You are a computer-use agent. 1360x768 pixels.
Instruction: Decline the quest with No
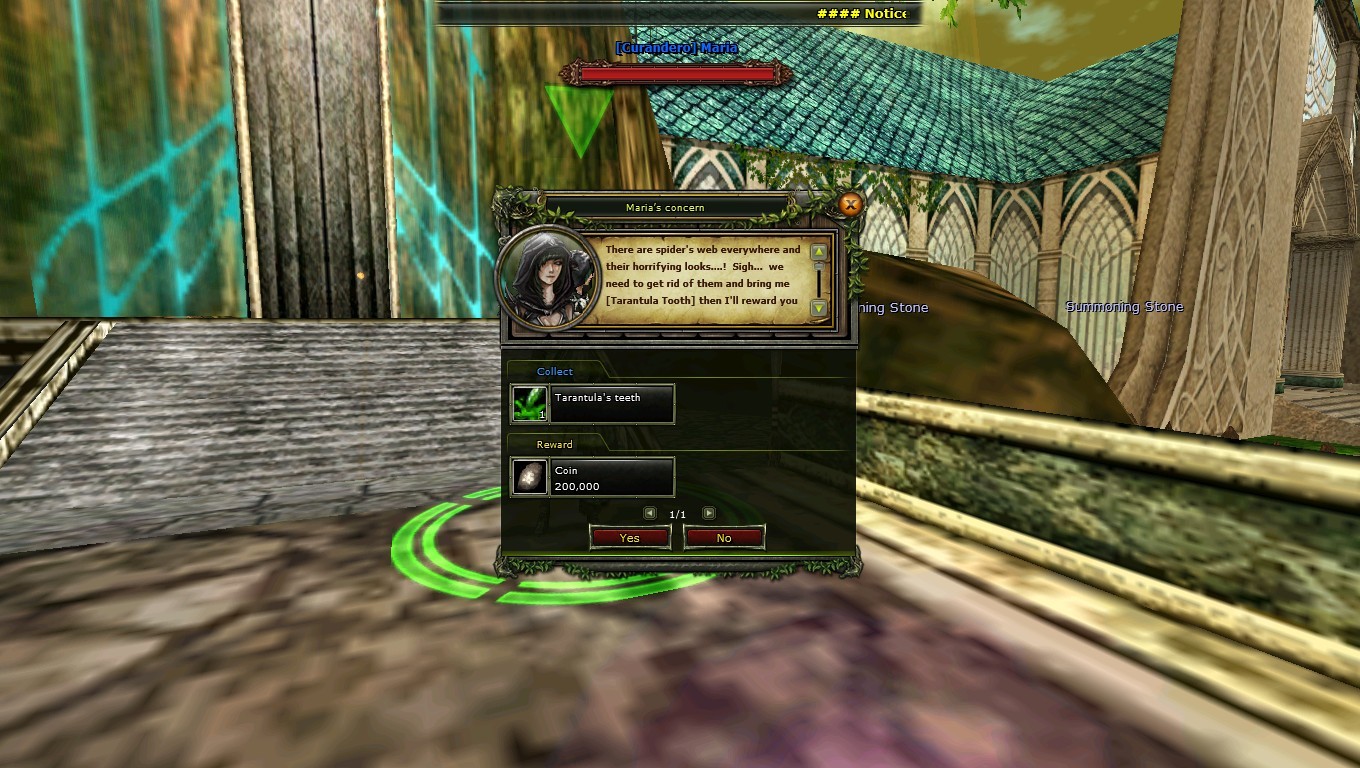pos(724,537)
